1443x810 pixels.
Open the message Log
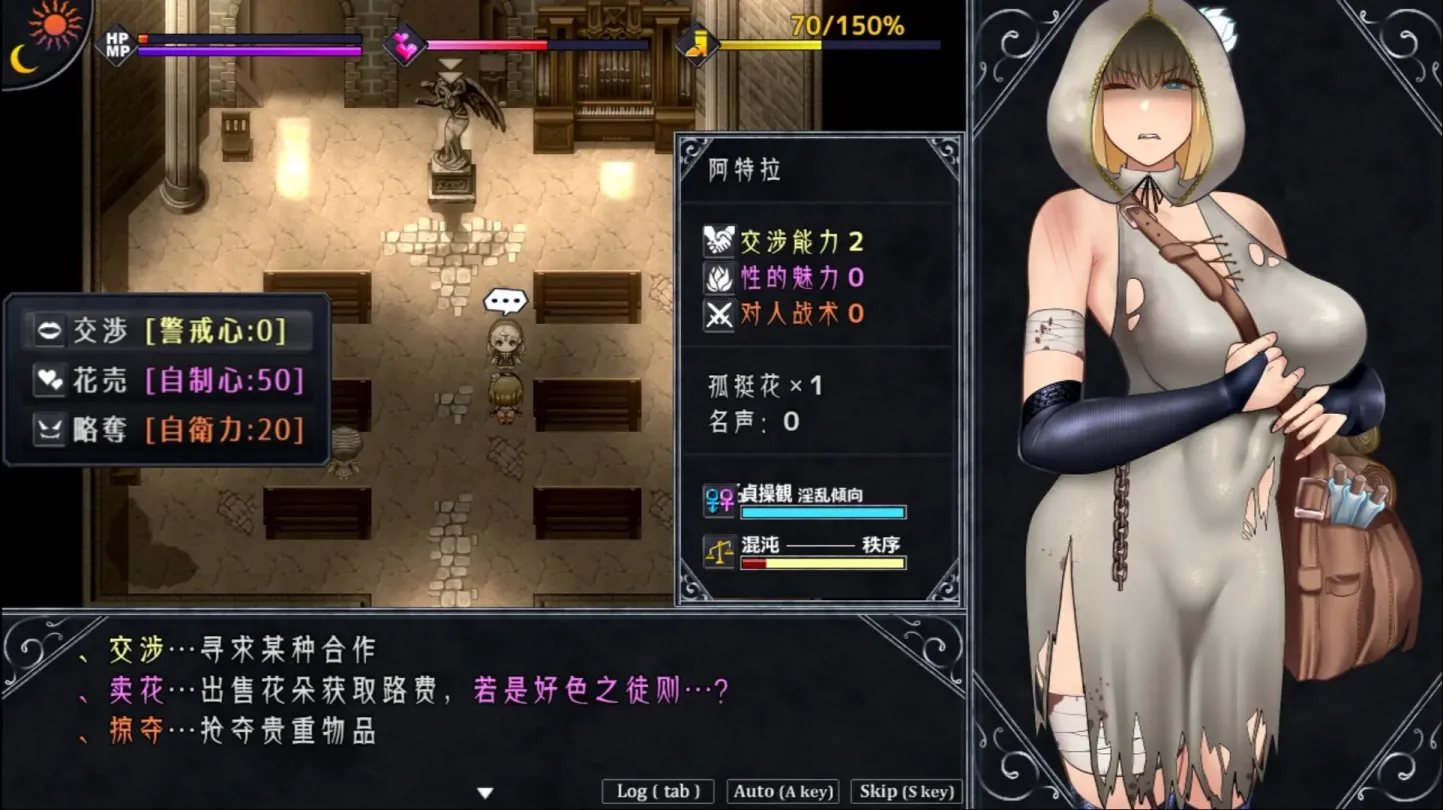coord(657,791)
